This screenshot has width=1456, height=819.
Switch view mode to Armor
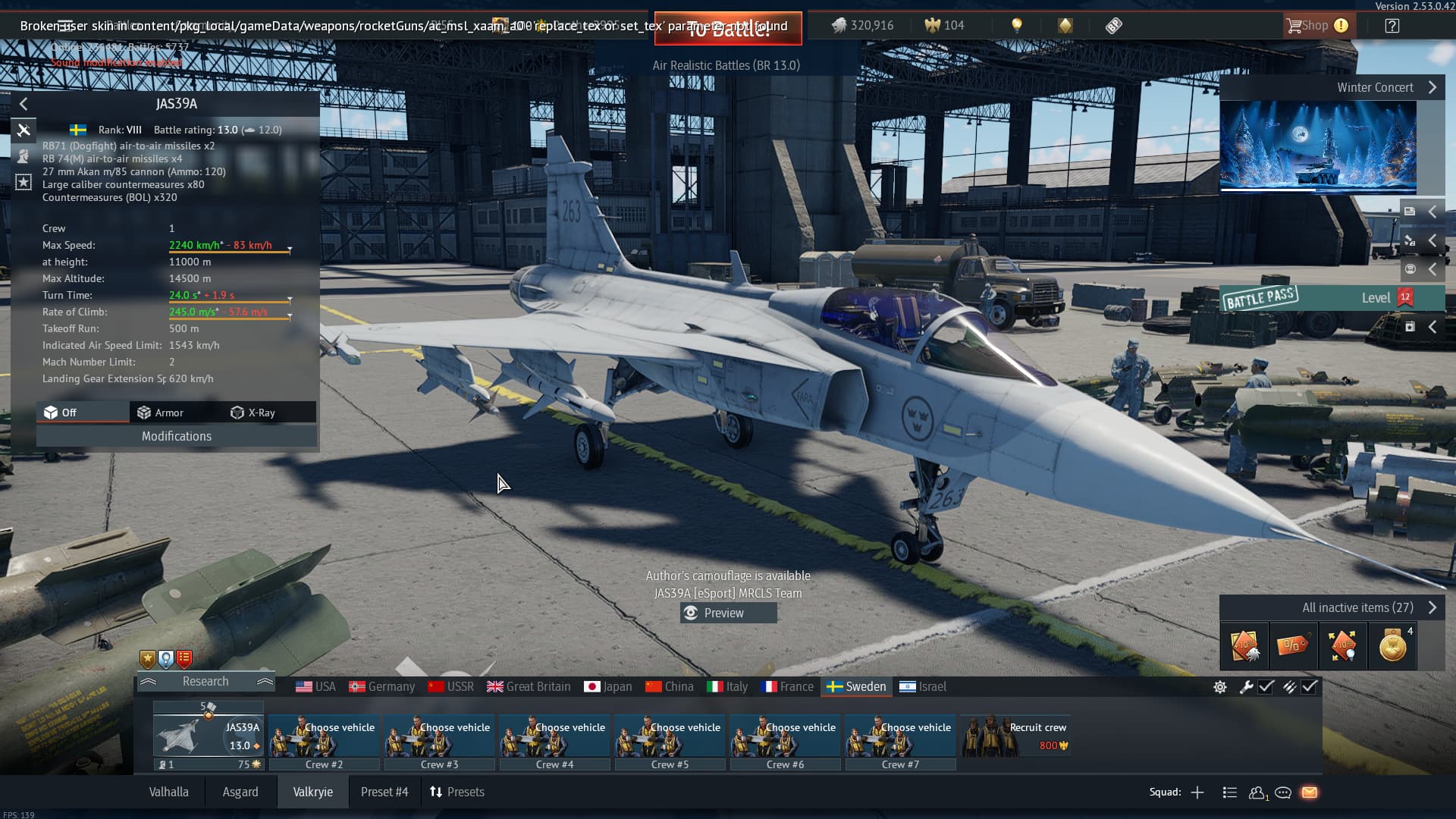pyautogui.click(x=161, y=413)
